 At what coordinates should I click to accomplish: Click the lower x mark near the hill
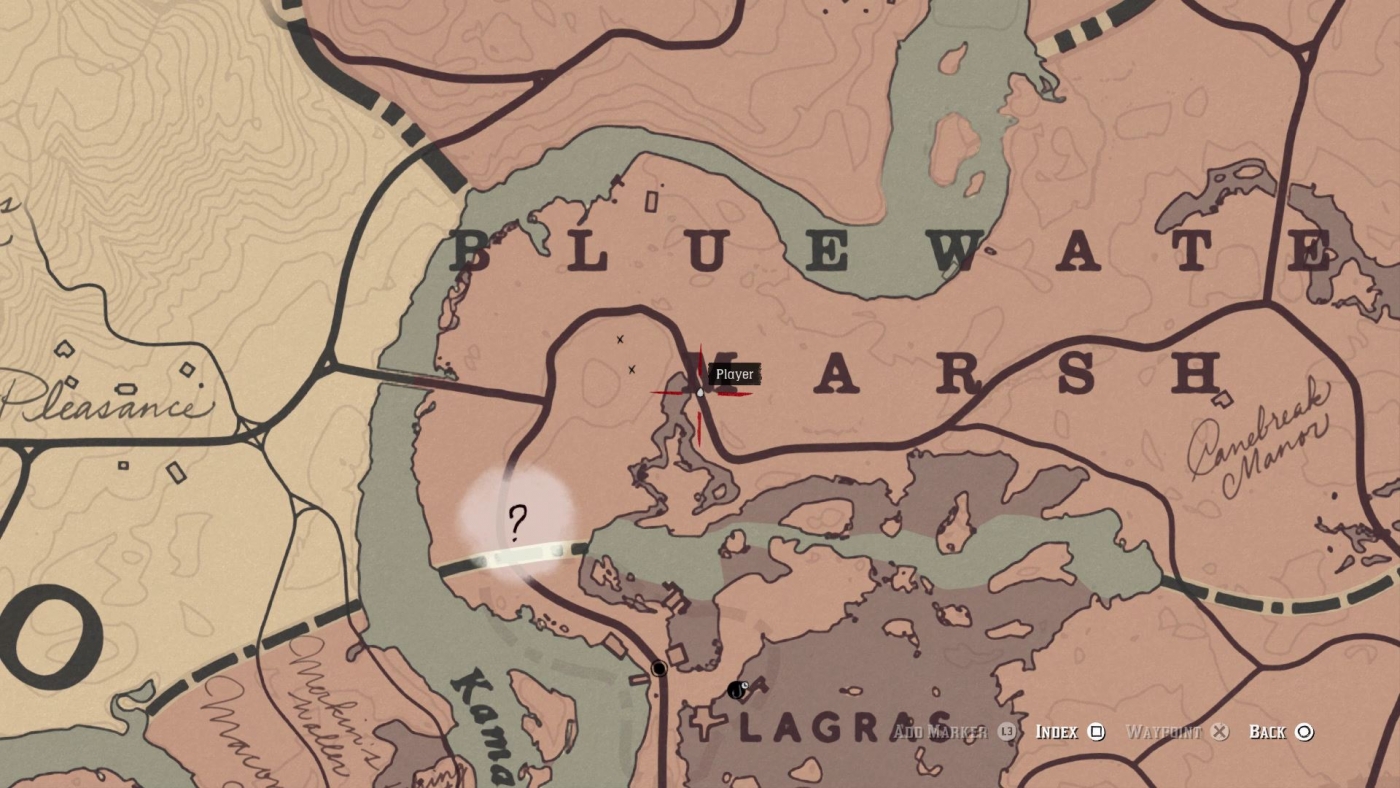click(632, 369)
